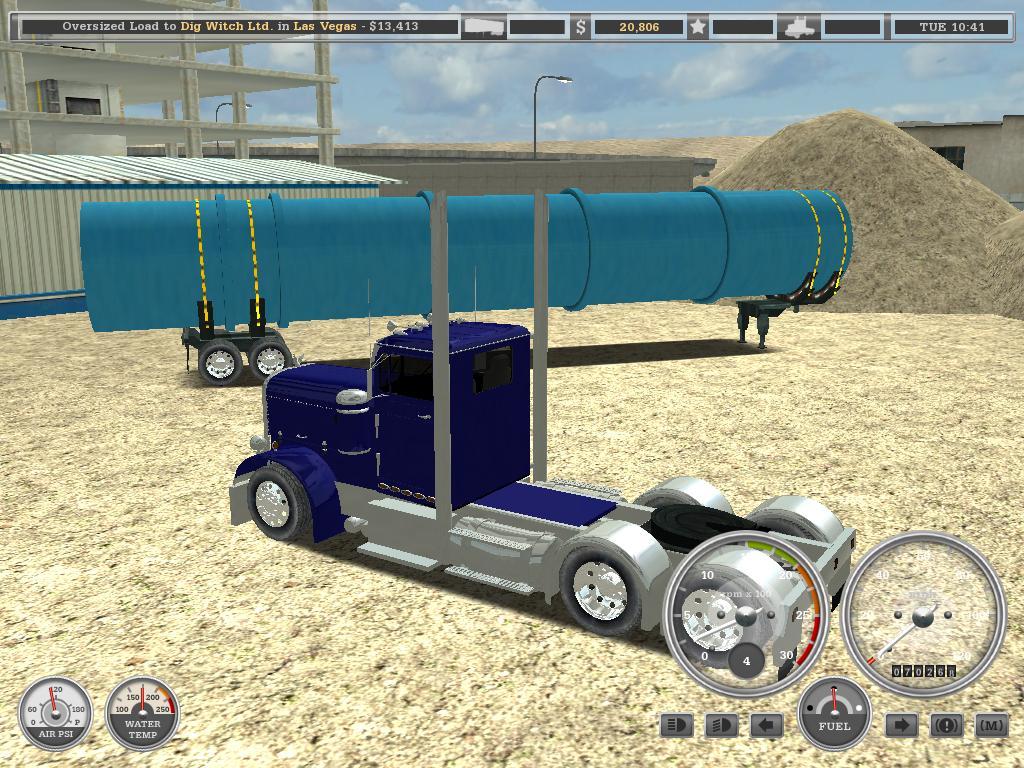The image size is (1024, 768).
Task: Toggle the parking brake warning icon
Action: pos(946,725)
